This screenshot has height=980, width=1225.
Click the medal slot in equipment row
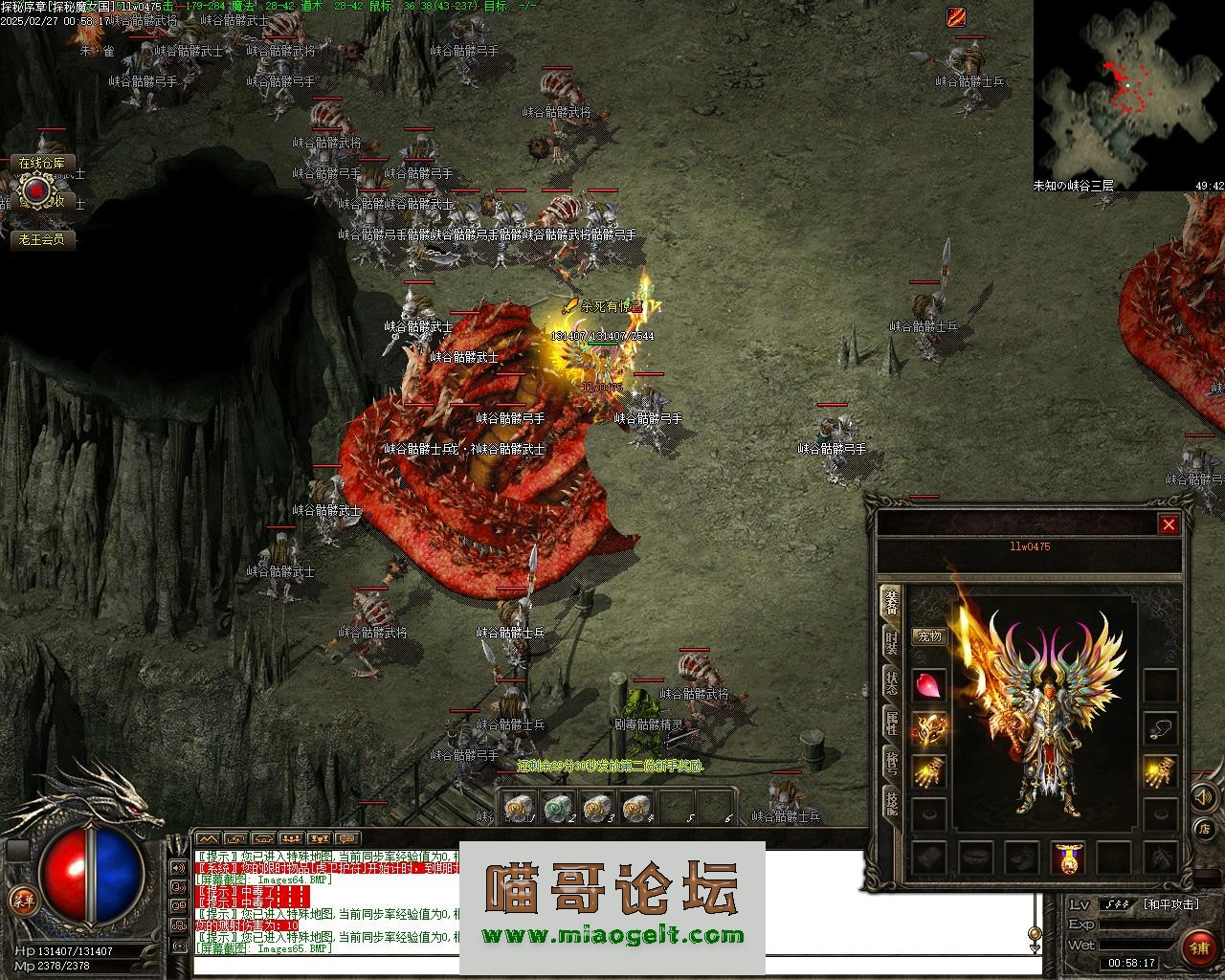1068,857
